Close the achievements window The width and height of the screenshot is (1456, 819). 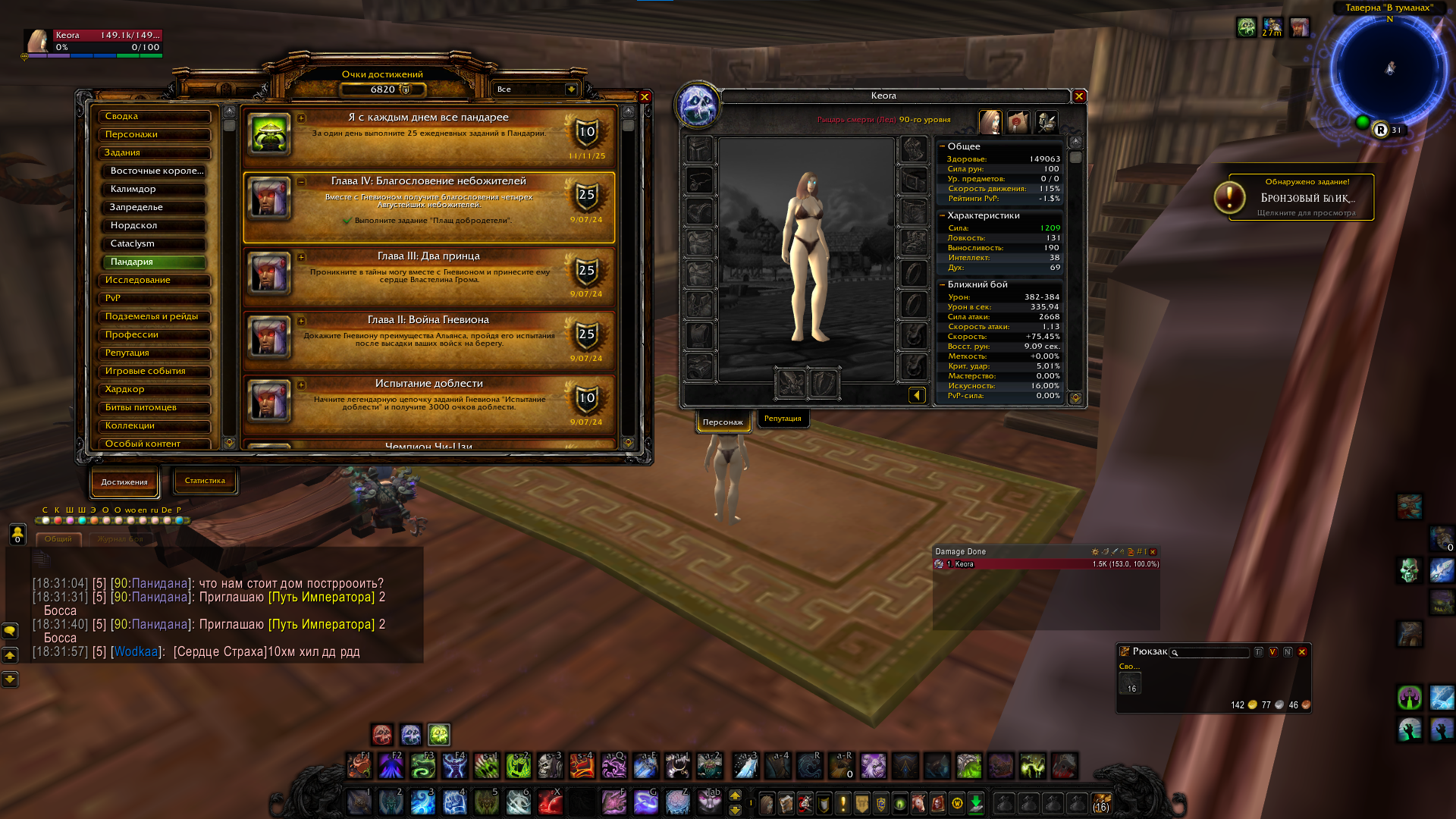(x=645, y=97)
